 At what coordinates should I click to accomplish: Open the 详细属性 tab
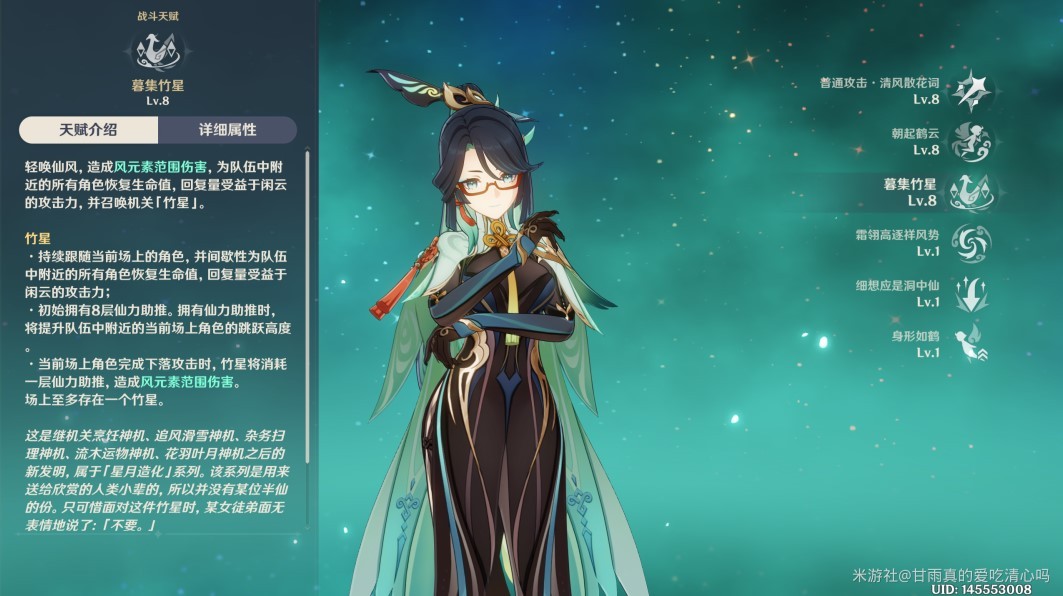point(227,130)
